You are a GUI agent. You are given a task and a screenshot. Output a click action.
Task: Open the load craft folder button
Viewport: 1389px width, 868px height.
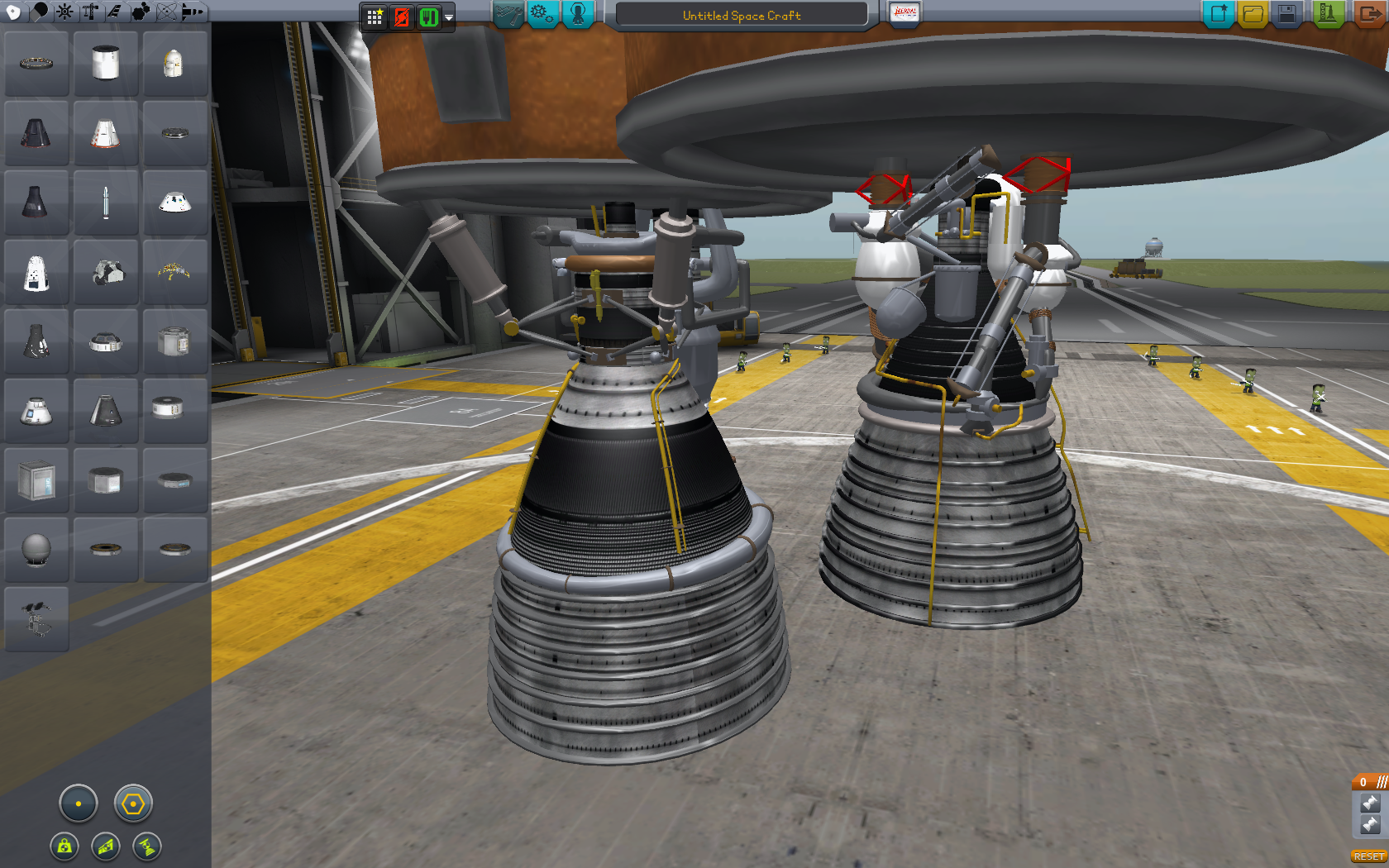tap(1253, 14)
